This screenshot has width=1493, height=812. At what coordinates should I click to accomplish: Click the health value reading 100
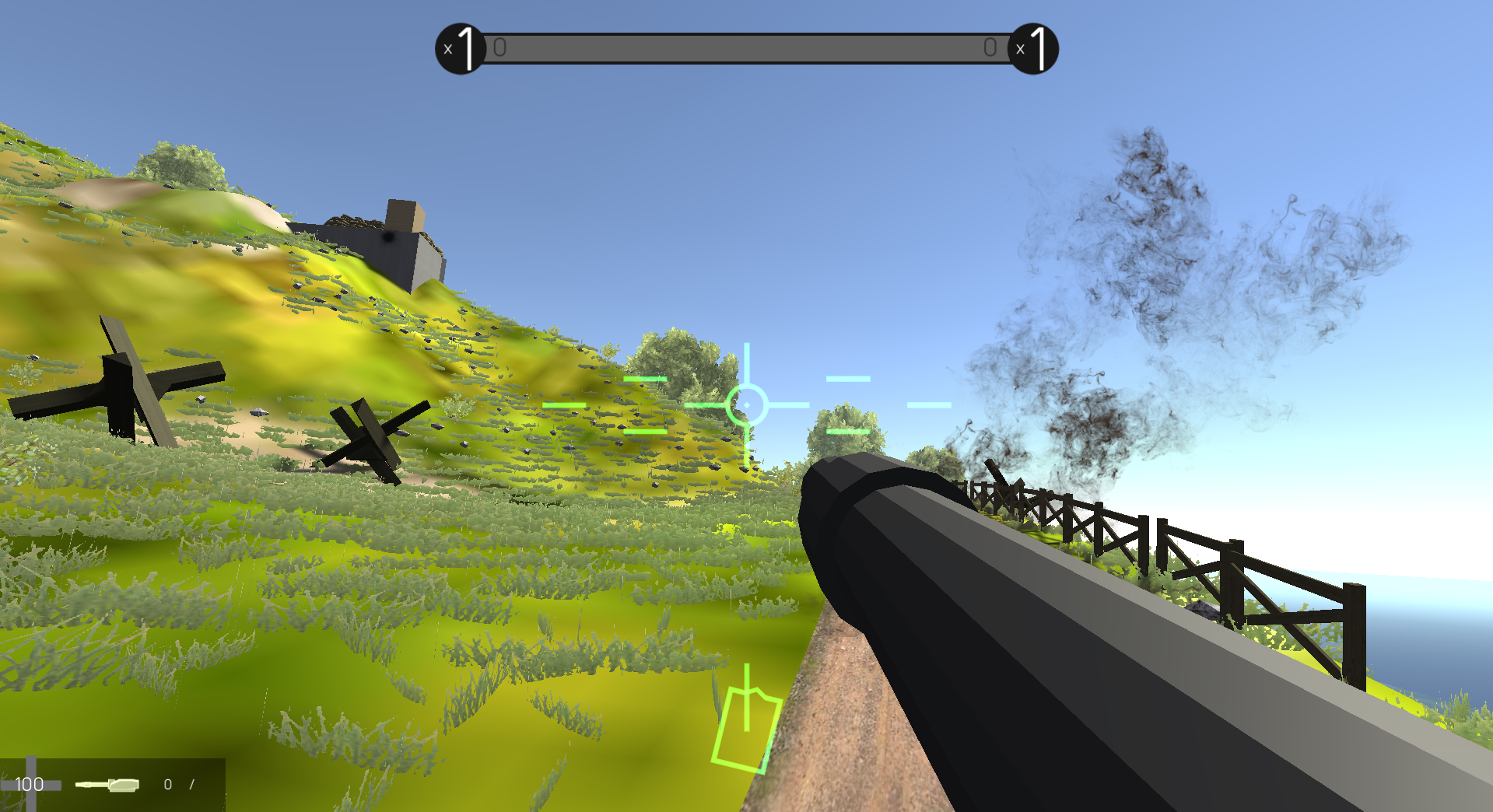point(30,785)
